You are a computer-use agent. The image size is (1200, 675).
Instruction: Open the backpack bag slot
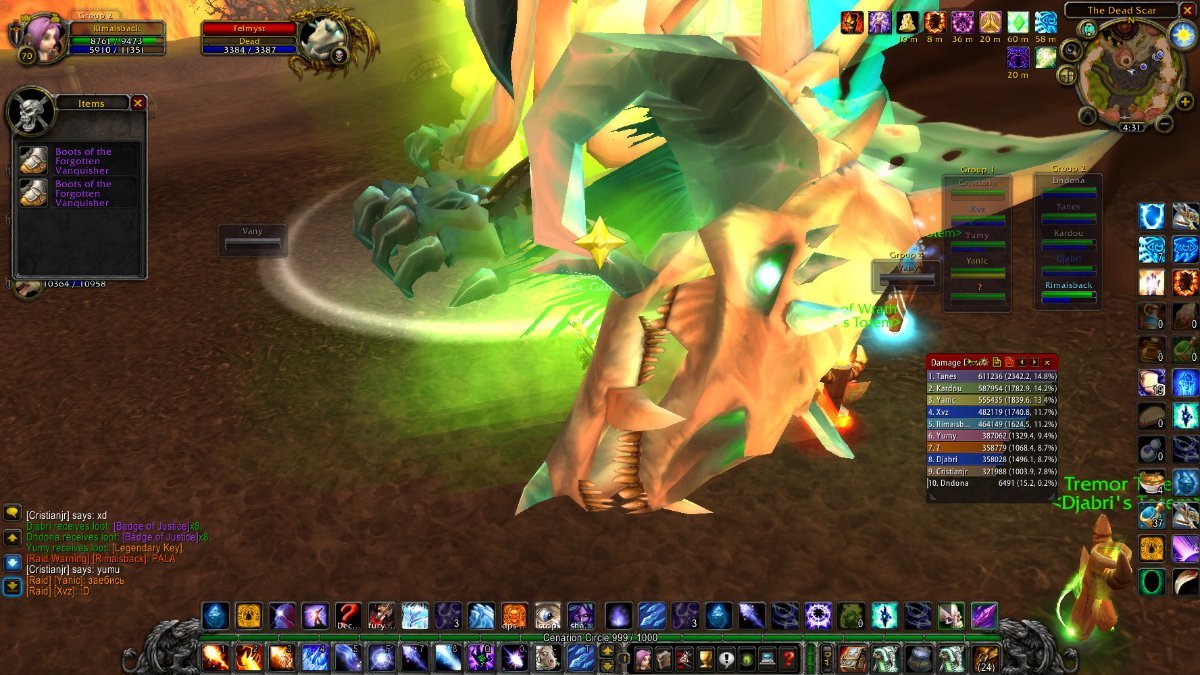tap(986, 657)
